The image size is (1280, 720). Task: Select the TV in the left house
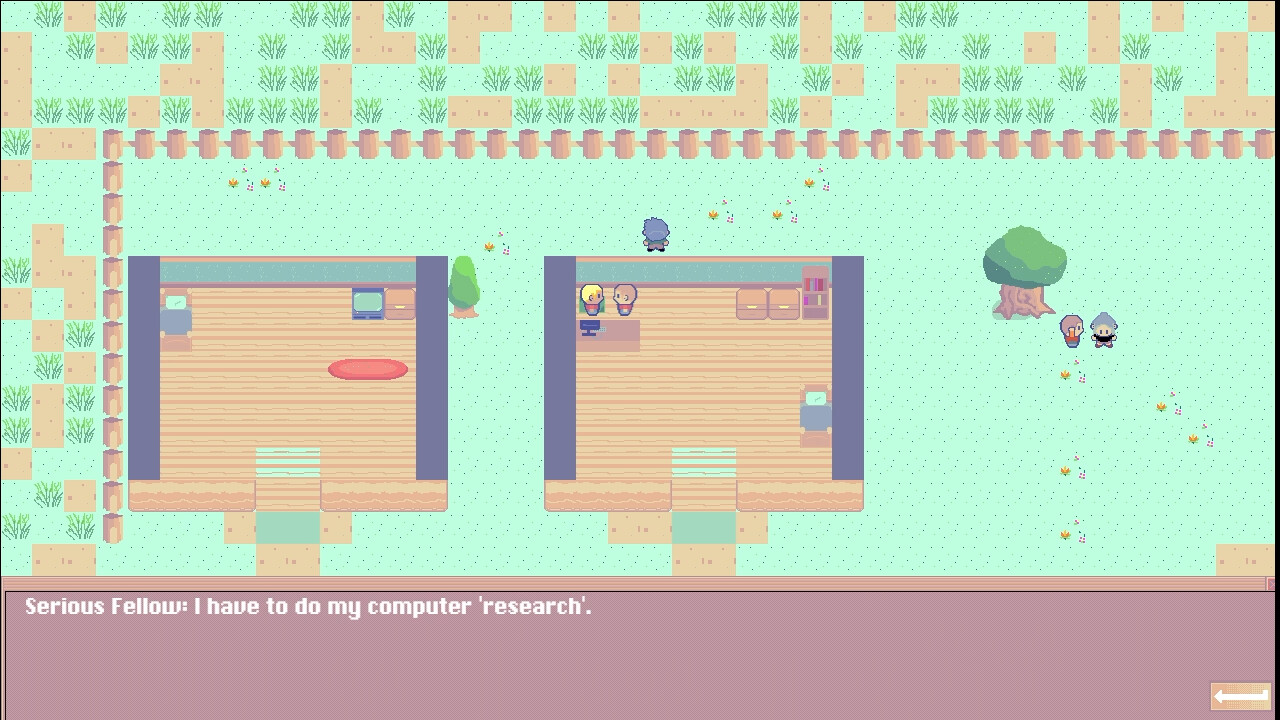(x=367, y=302)
